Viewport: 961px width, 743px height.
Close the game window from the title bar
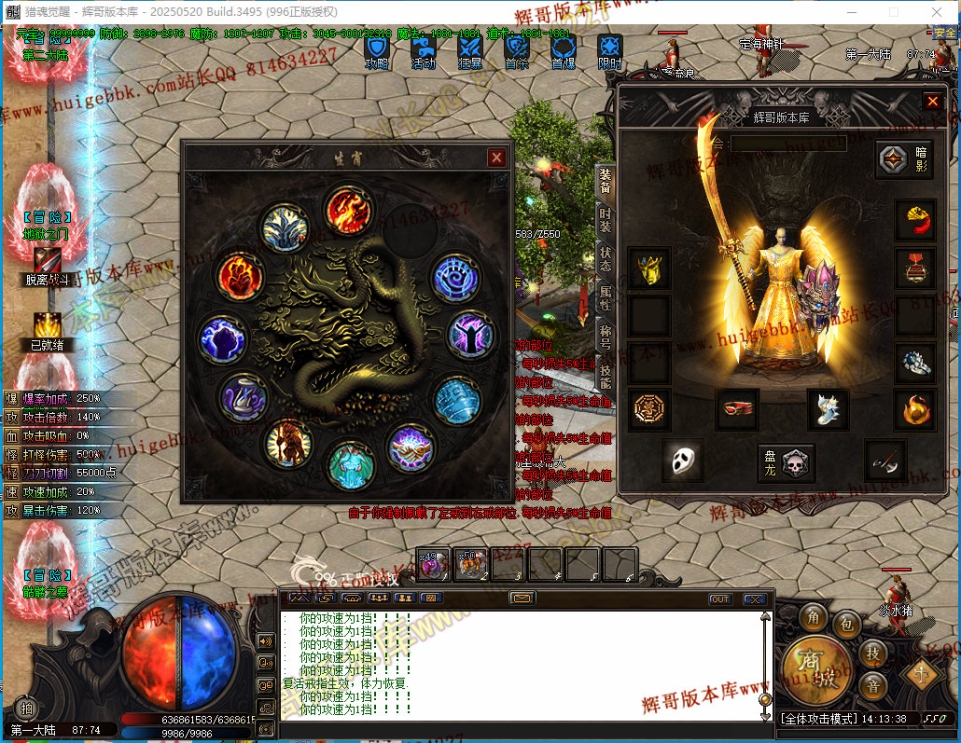point(938,11)
